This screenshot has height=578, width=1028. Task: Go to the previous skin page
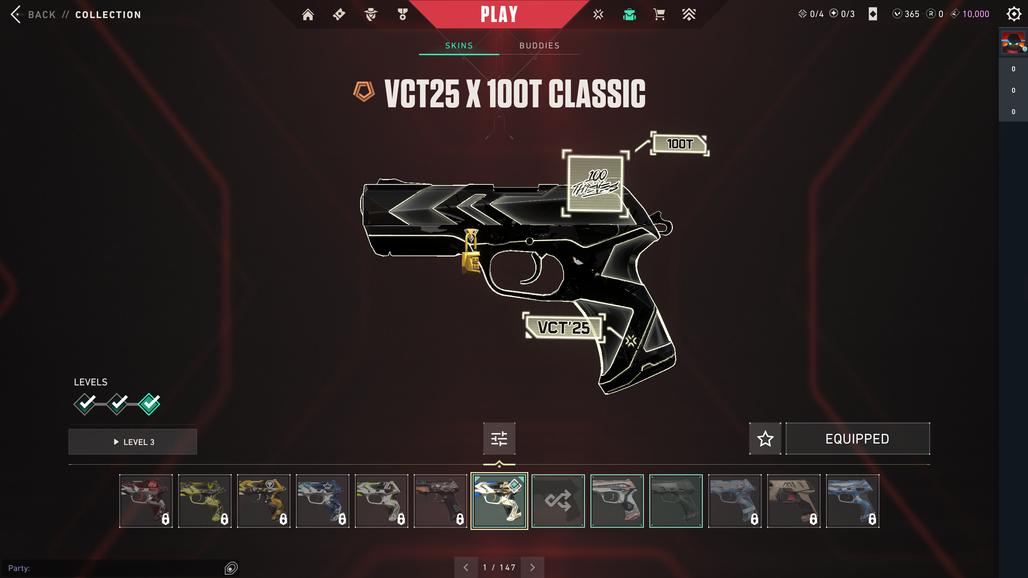465,567
